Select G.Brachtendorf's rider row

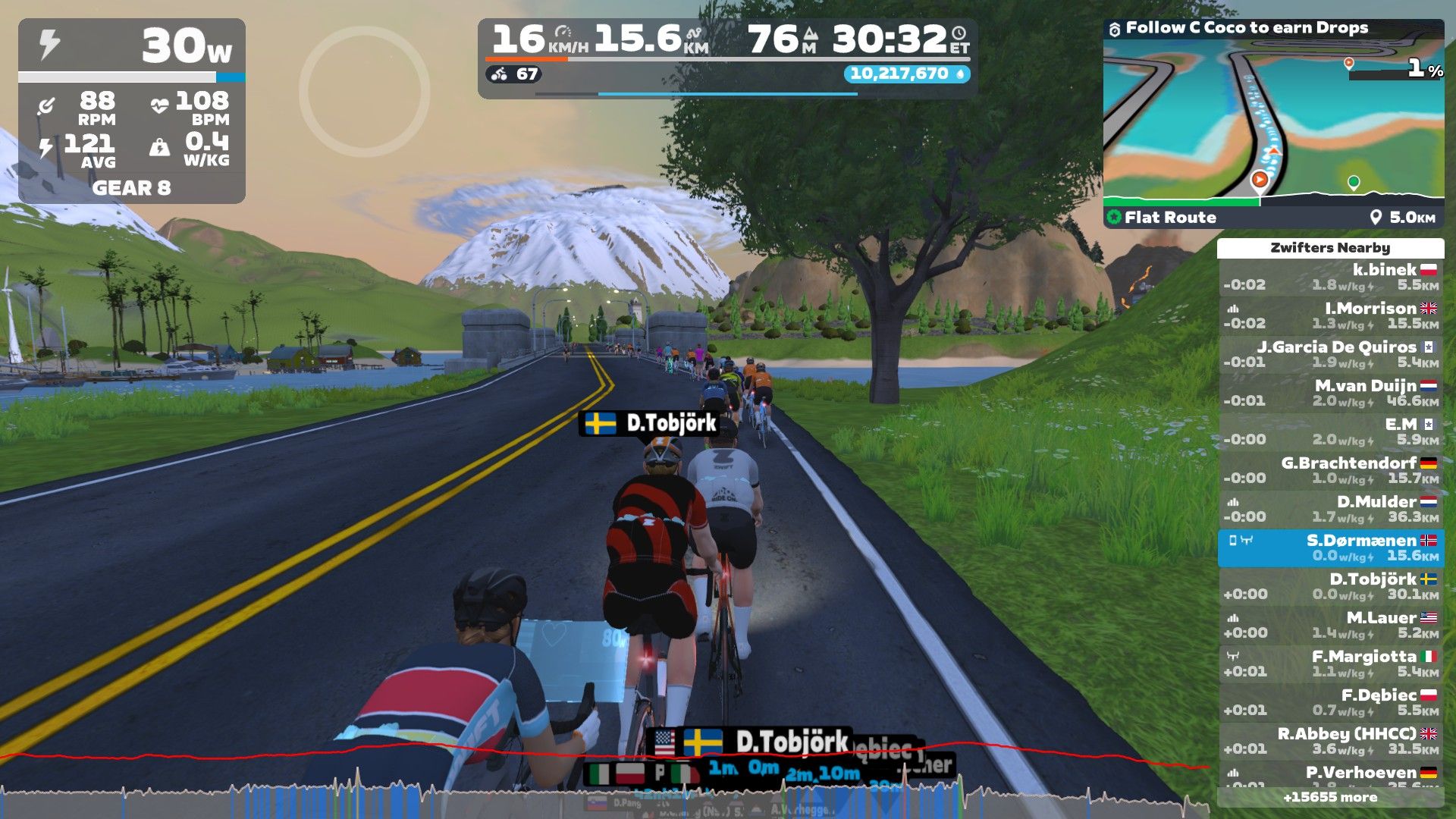pos(1331,470)
